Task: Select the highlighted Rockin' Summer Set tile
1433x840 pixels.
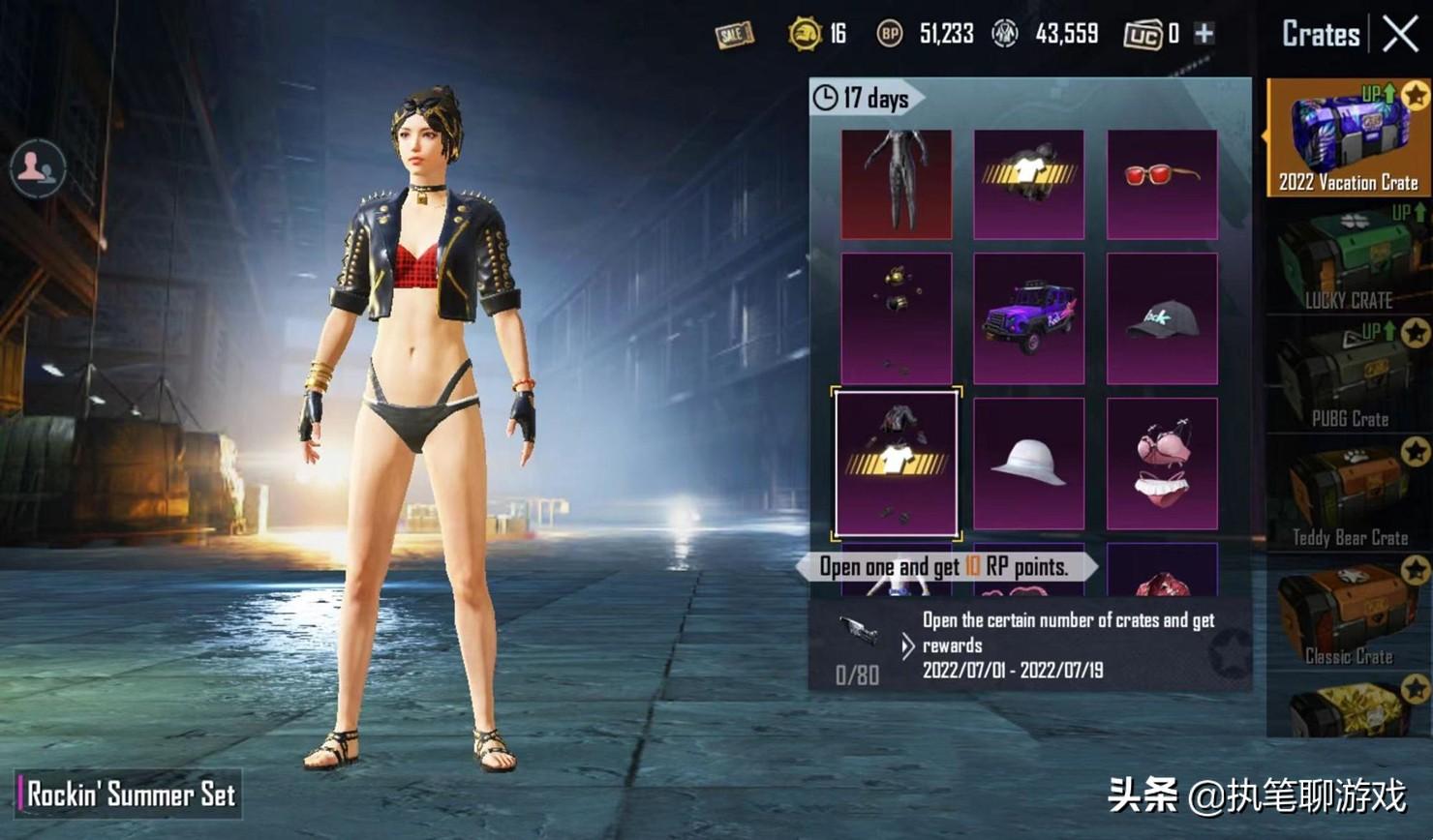Action: click(x=896, y=464)
